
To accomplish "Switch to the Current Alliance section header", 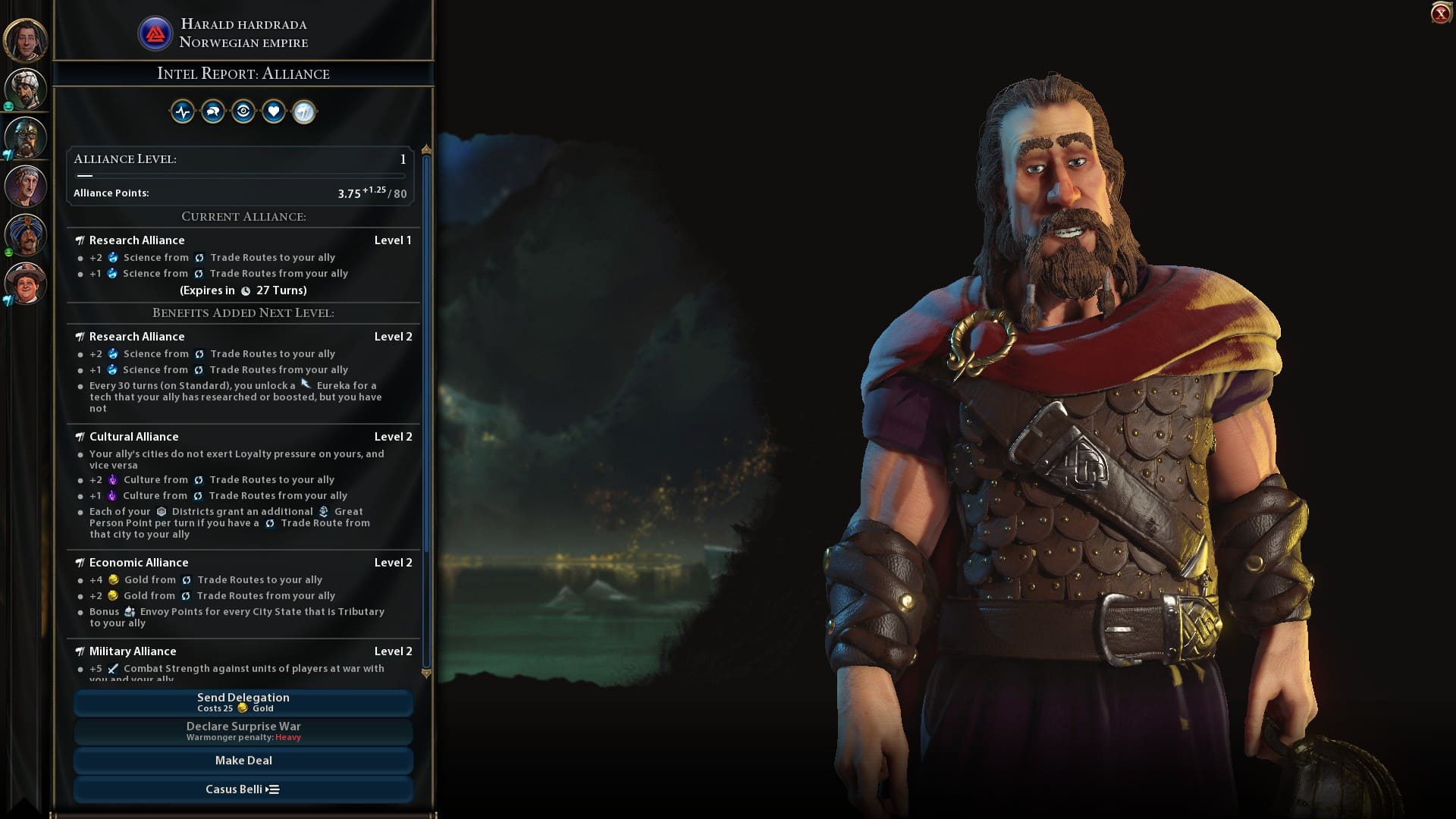I will pyautogui.click(x=243, y=216).
